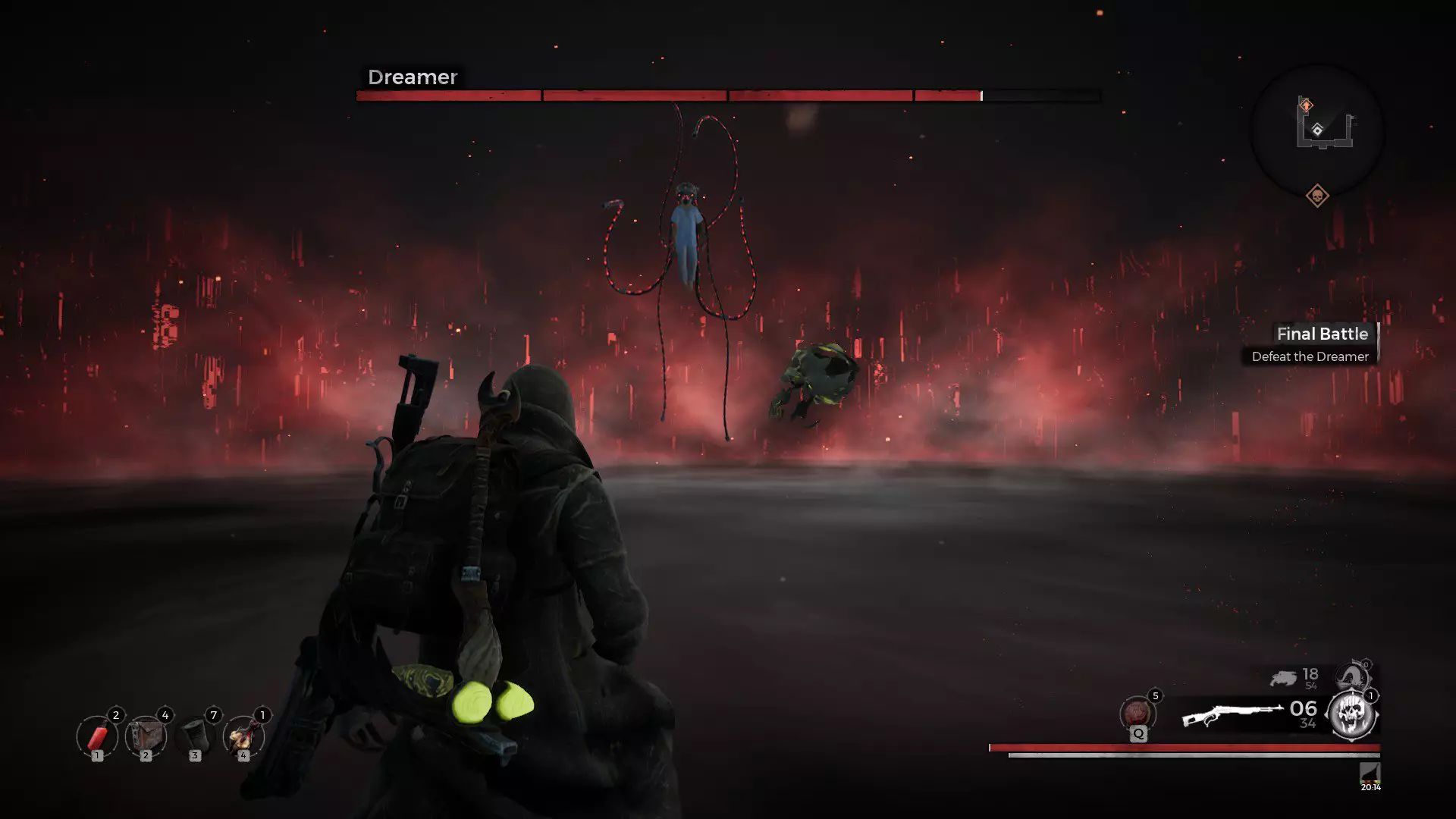Activate the skull weapon mod
Viewport: 1456px width, 819px height.
(x=1352, y=715)
